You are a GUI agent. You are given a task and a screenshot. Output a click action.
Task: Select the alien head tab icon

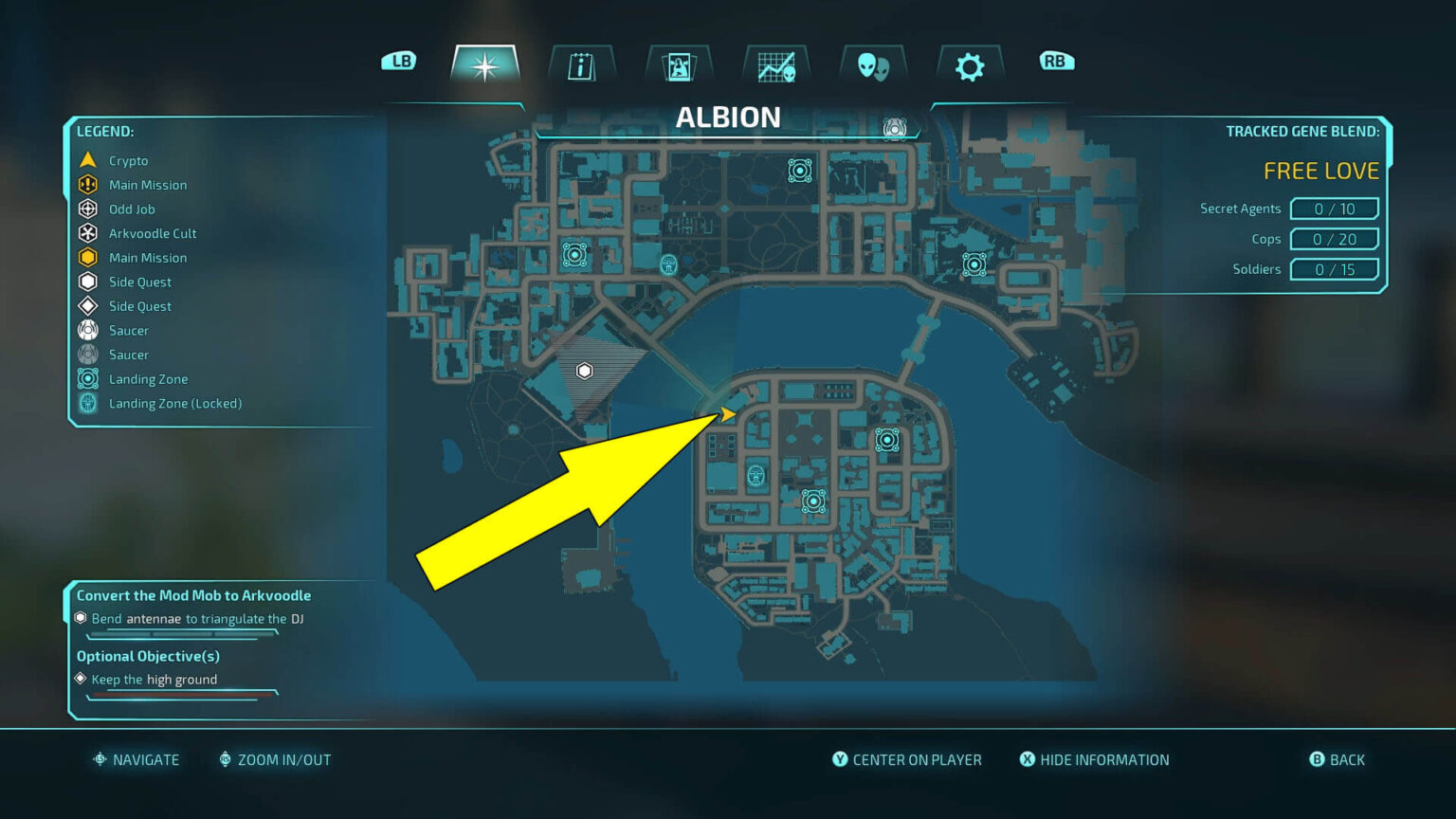pyautogui.click(x=873, y=65)
